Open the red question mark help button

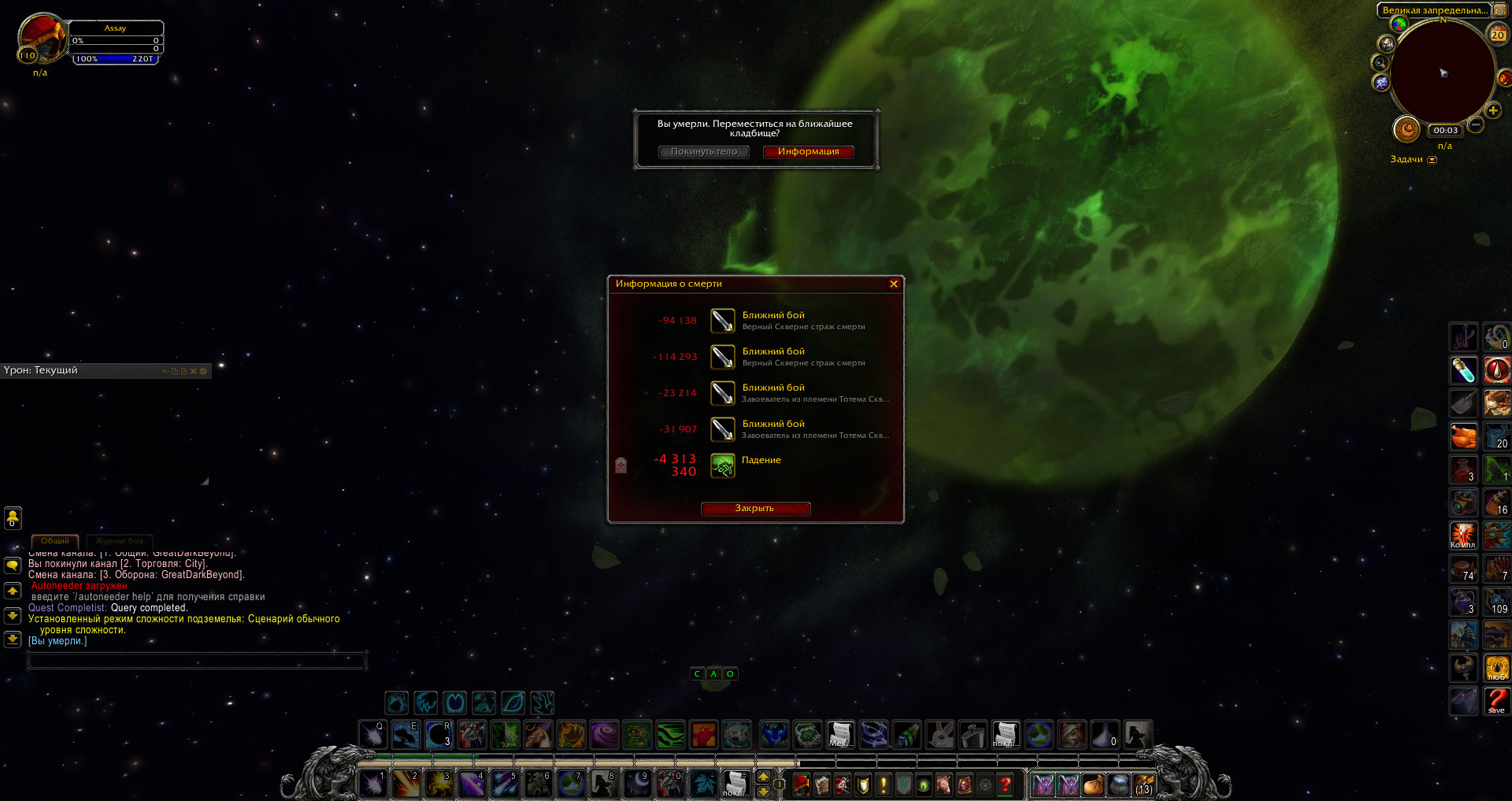(x=1005, y=784)
